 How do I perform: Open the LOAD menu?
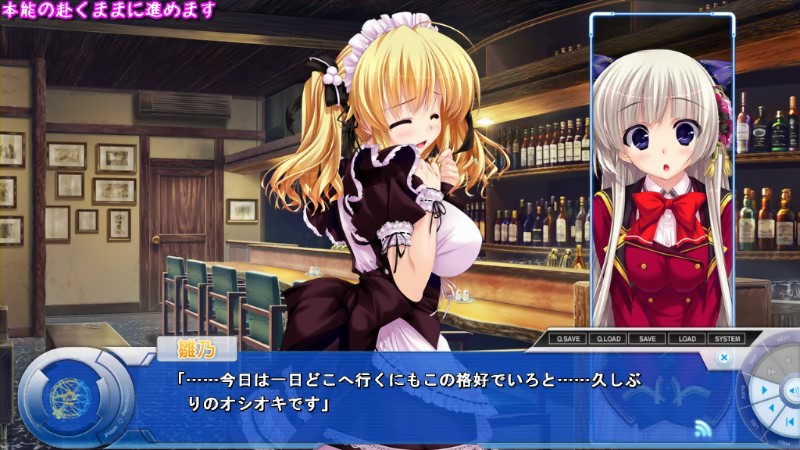pos(686,339)
